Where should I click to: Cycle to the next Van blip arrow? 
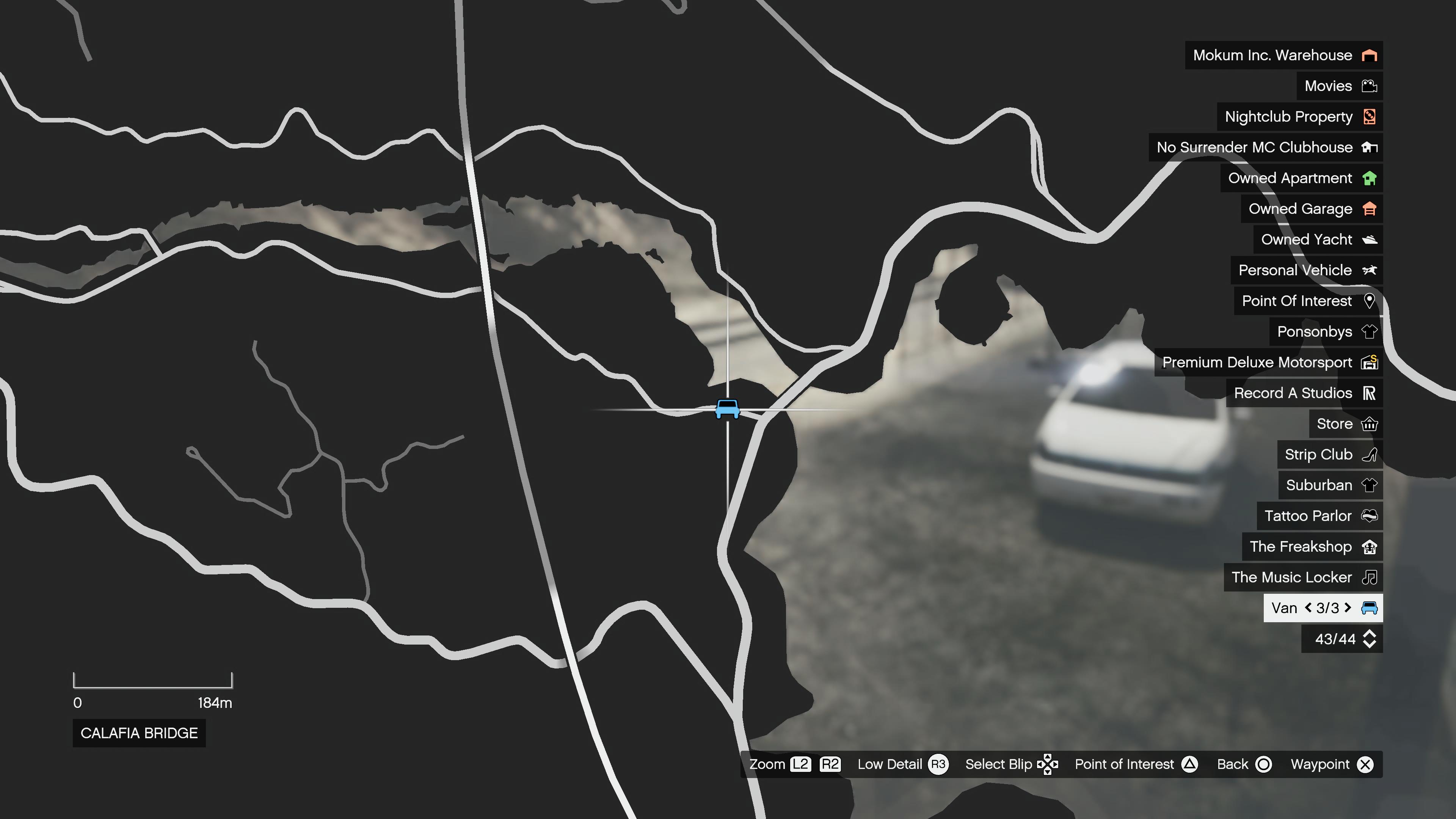click(x=1348, y=607)
